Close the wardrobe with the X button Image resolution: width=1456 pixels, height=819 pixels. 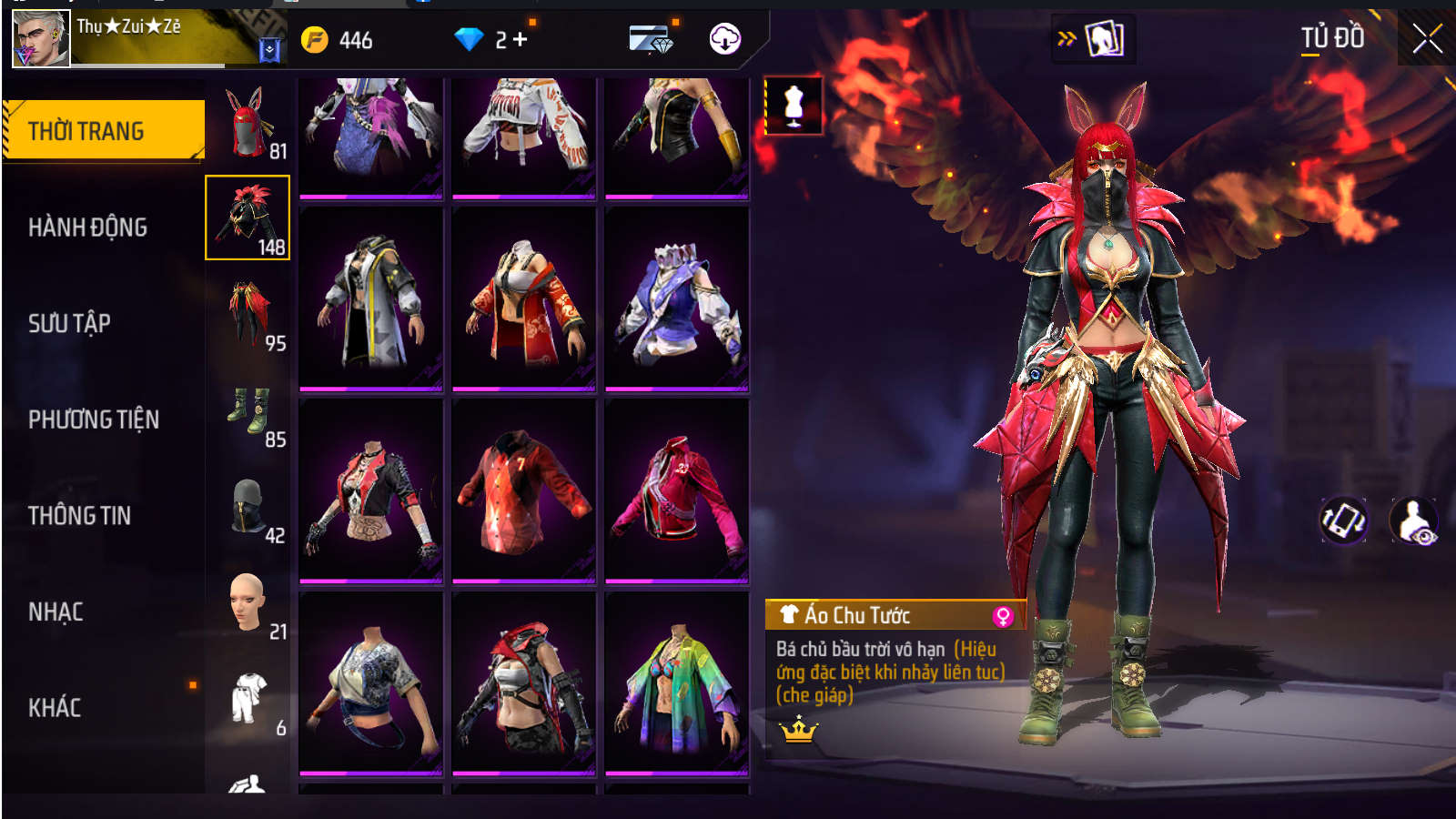point(1427,38)
